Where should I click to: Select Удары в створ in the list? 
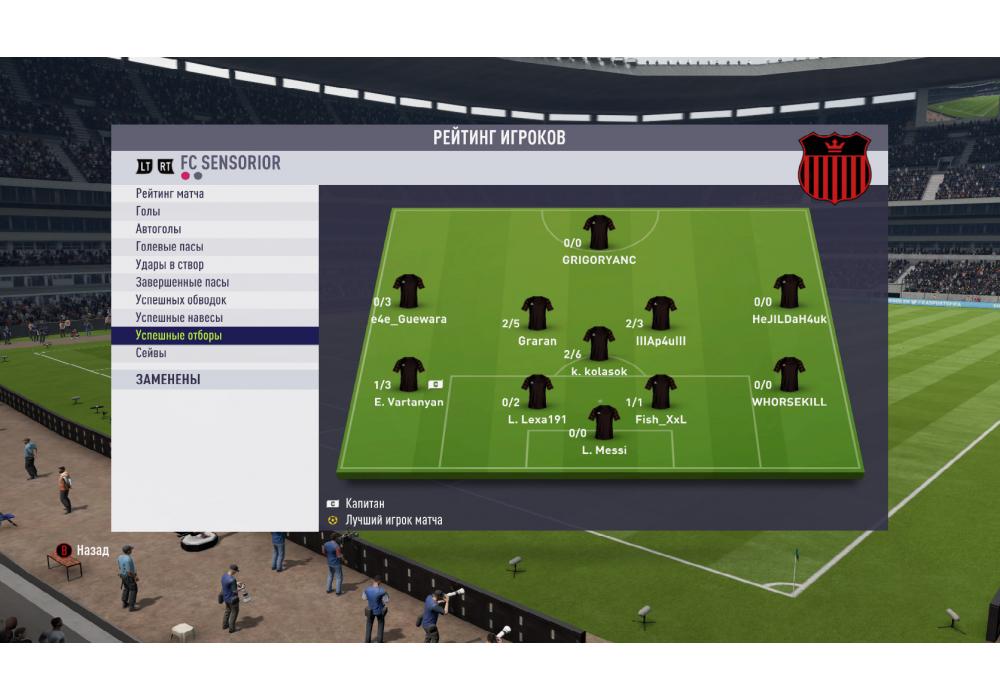click(214, 265)
